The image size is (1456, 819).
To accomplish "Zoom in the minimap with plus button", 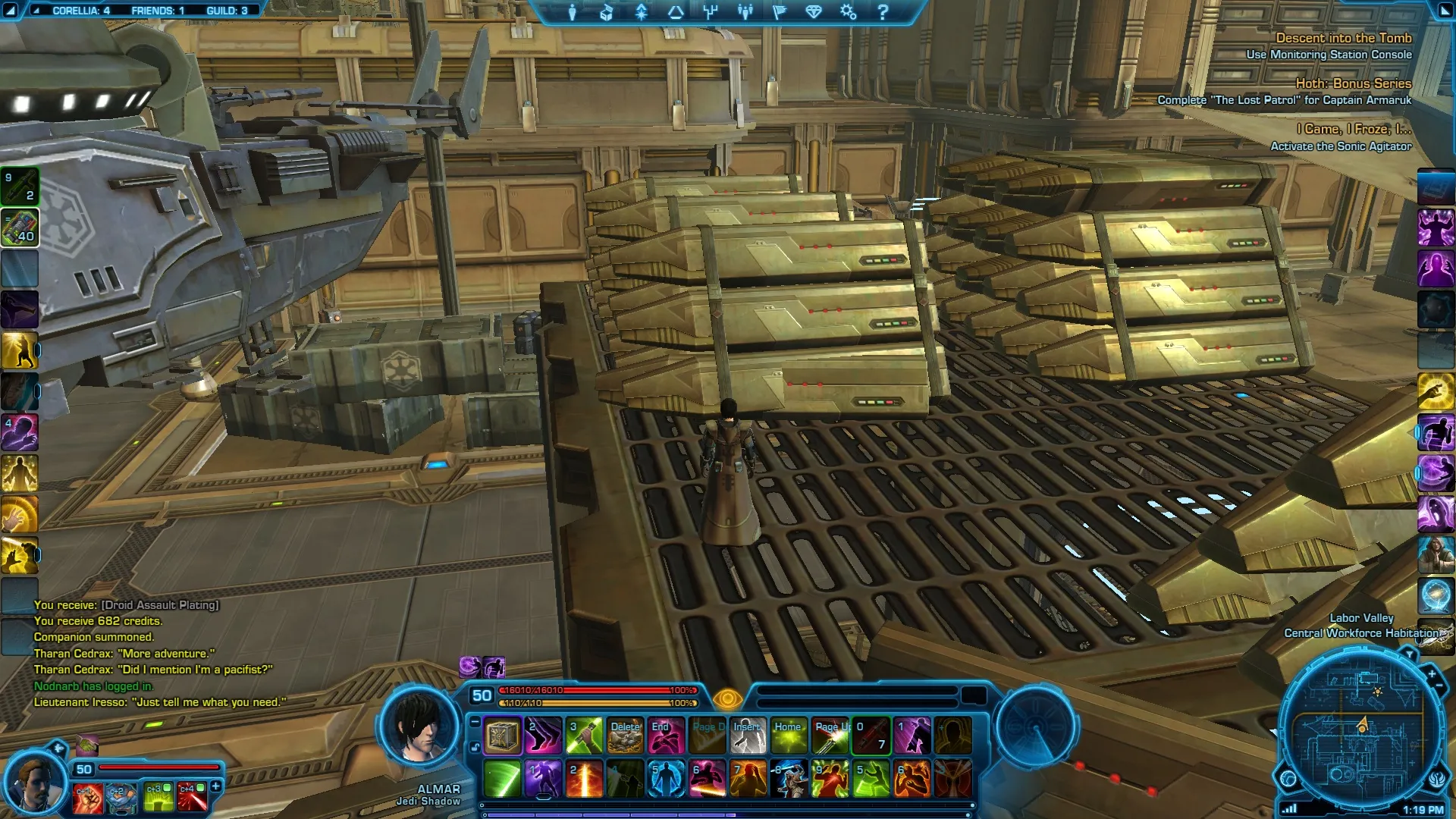I will pos(1432,673).
